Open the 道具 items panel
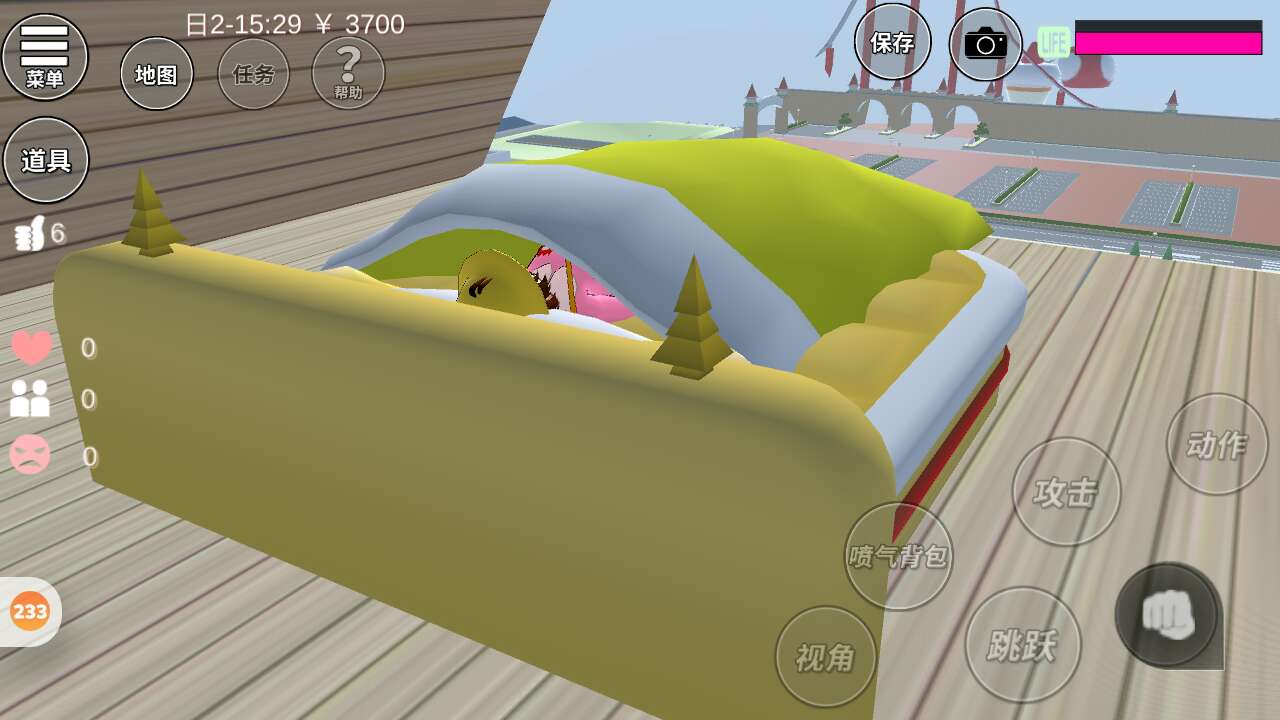Screen dimensions: 1280x720 coord(46,160)
